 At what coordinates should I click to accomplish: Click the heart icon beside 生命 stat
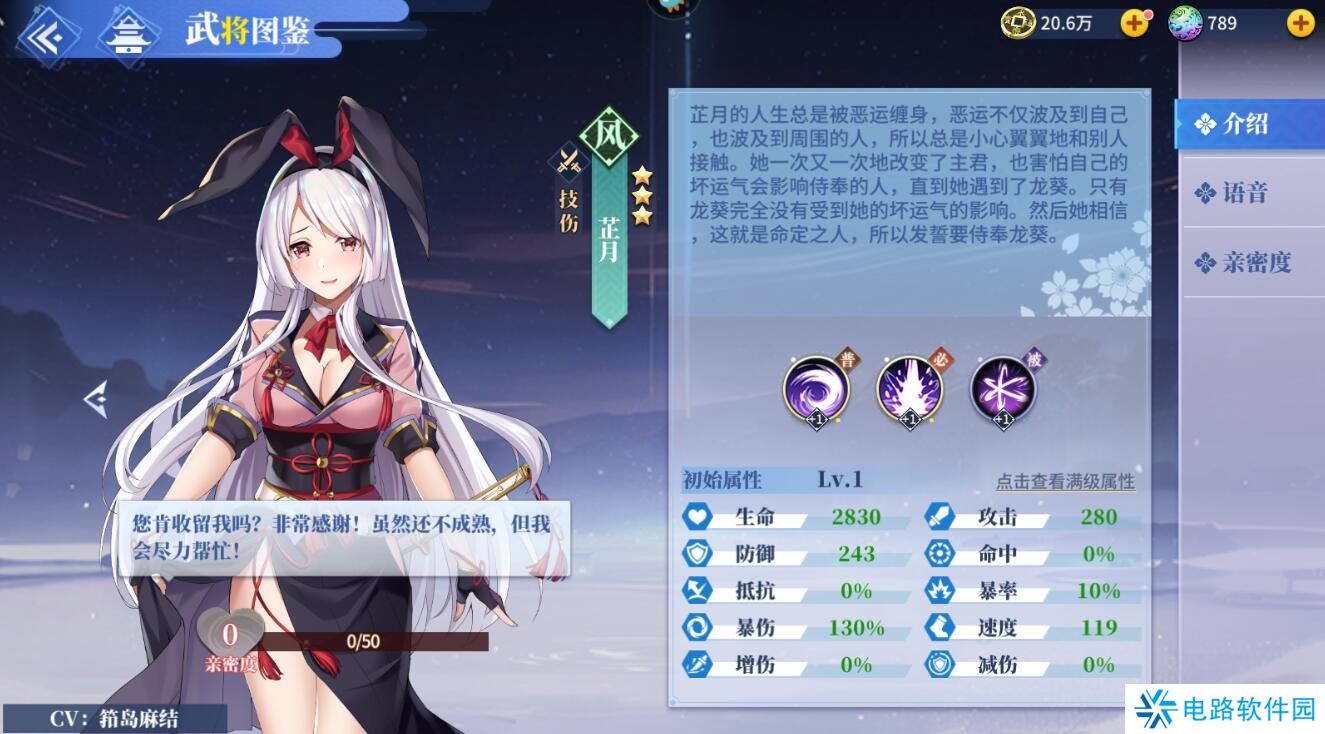click(697, 517)
